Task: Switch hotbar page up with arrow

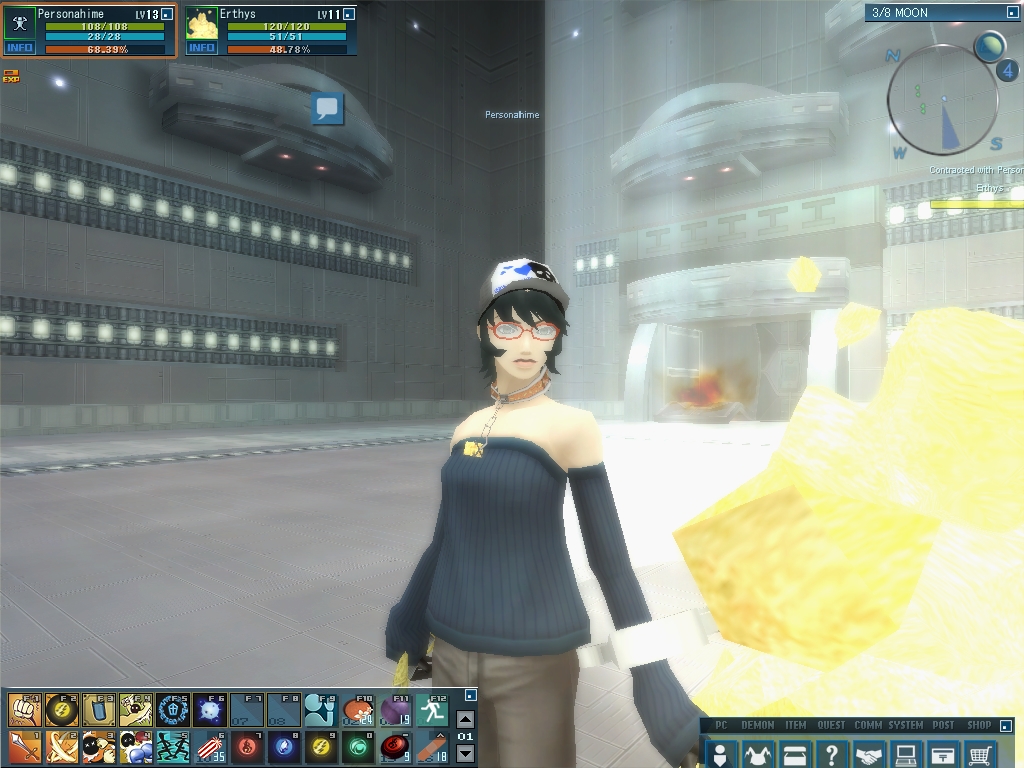Action: pyautogui.click(x=465, y=719)
